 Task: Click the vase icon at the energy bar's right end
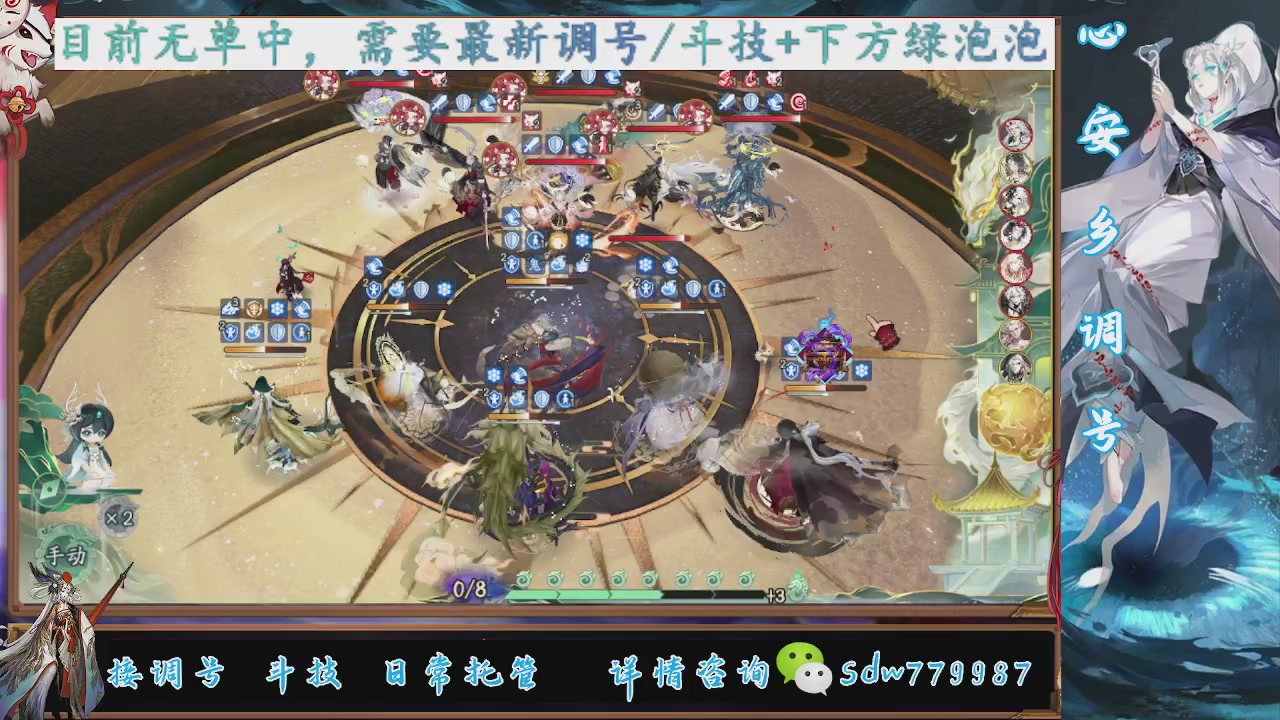(796, 587)
